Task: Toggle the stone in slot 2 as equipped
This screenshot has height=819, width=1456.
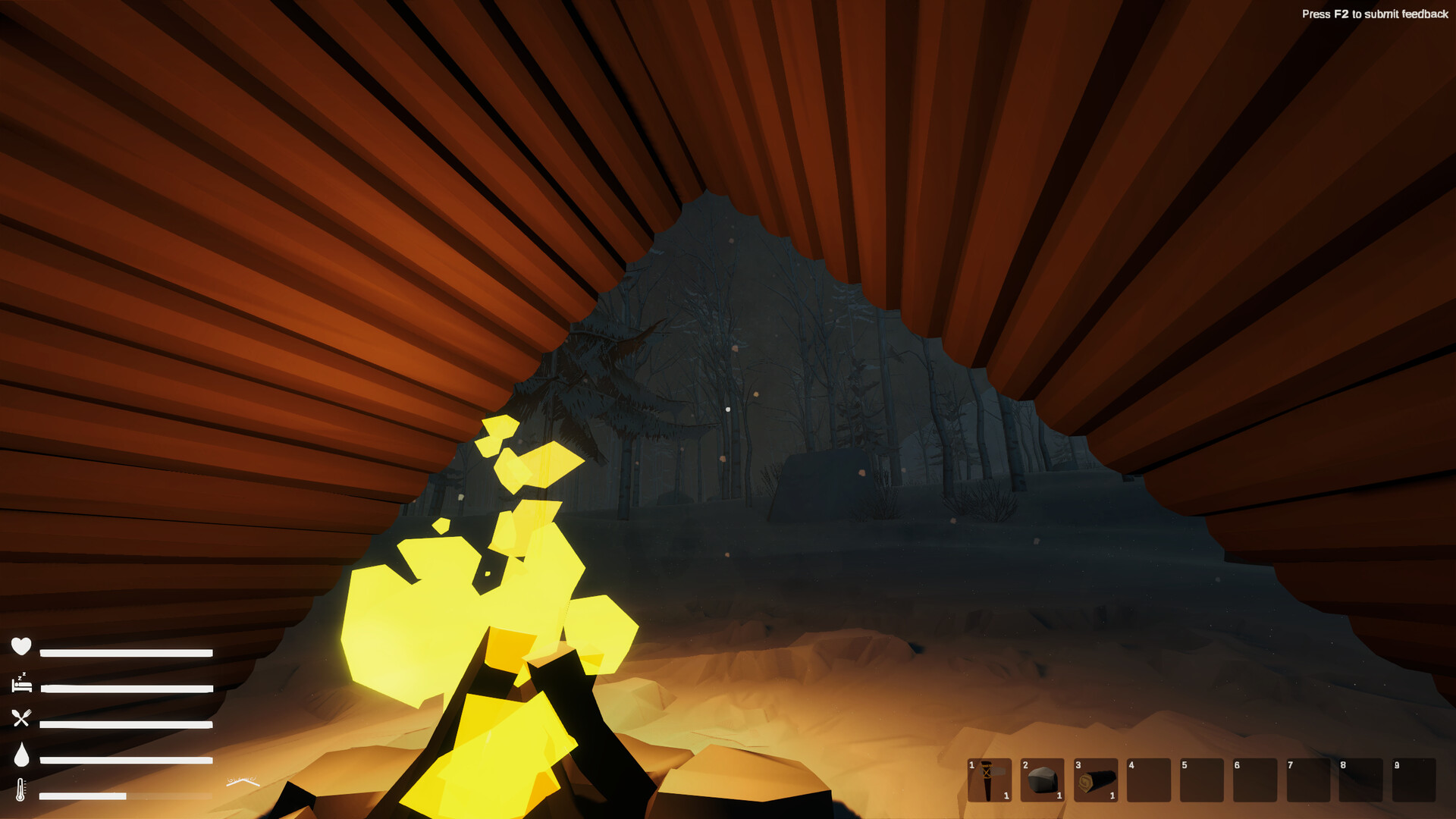Action: click(x=1043, y=781)
